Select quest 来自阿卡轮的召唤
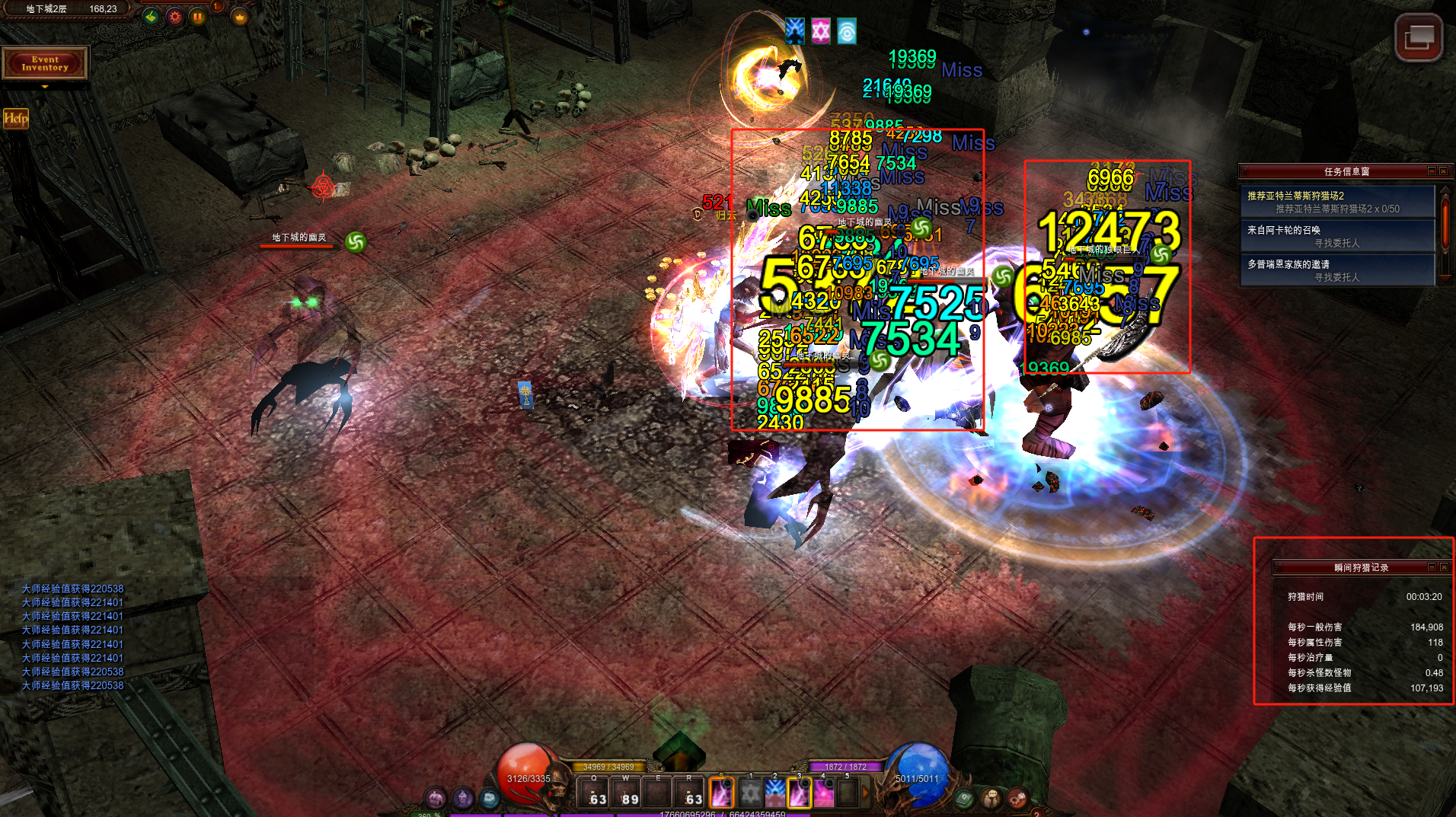The width and height of the screenshot is (1456, 817). coord(1337,236)
